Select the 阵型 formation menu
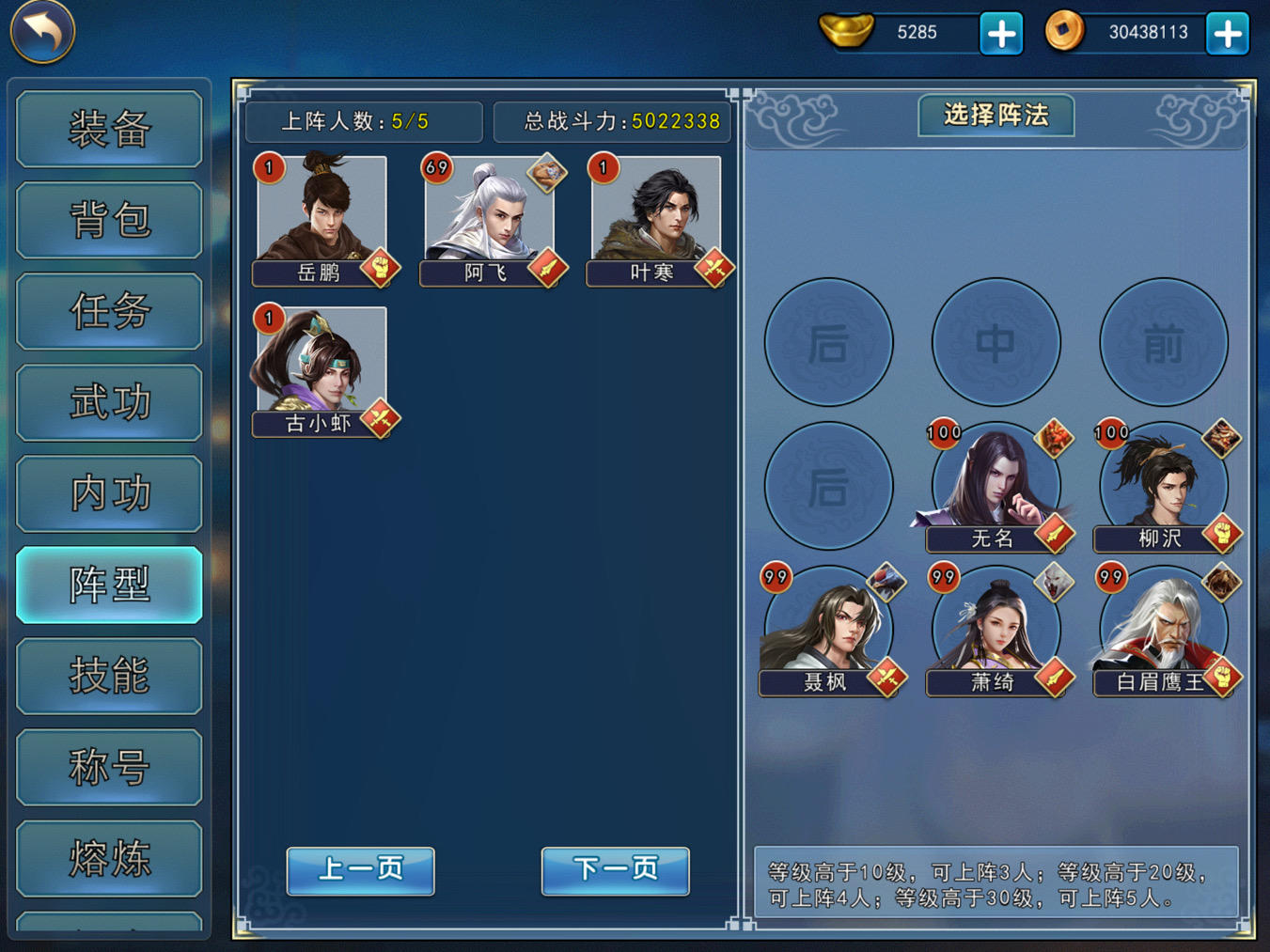 (x=109, y=585)
